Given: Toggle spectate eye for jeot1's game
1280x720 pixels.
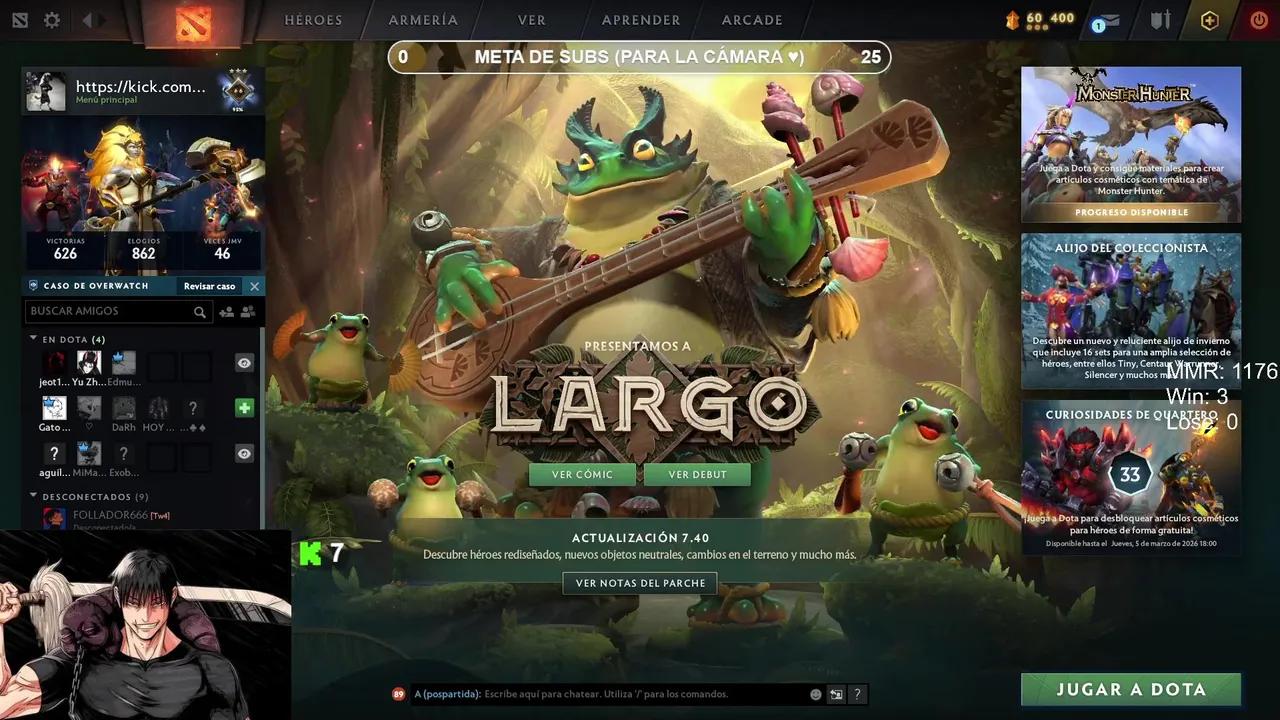Looking at the screenshot, I should tap(244, 362).
